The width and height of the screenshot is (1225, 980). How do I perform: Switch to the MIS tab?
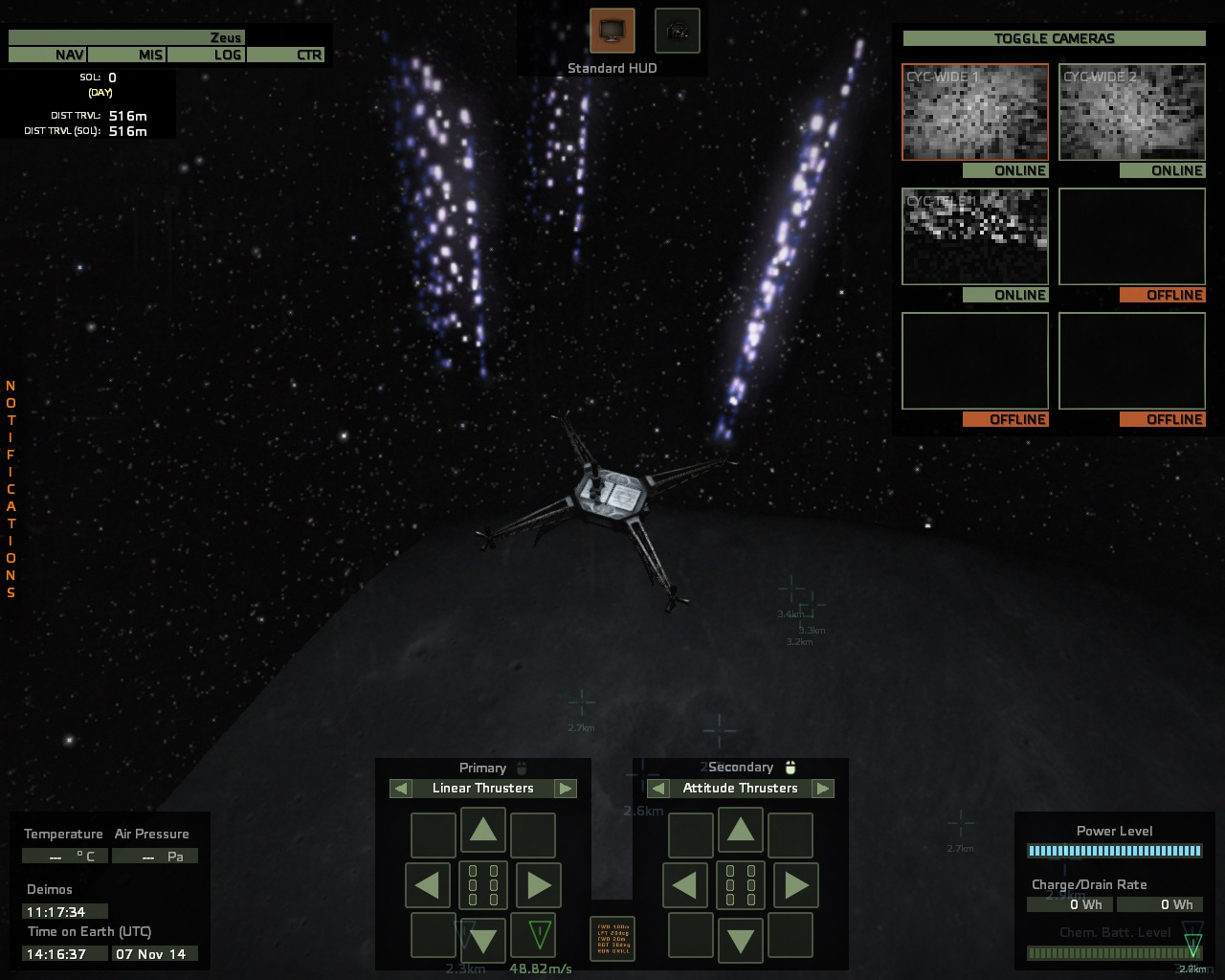[x=128, y=55]
